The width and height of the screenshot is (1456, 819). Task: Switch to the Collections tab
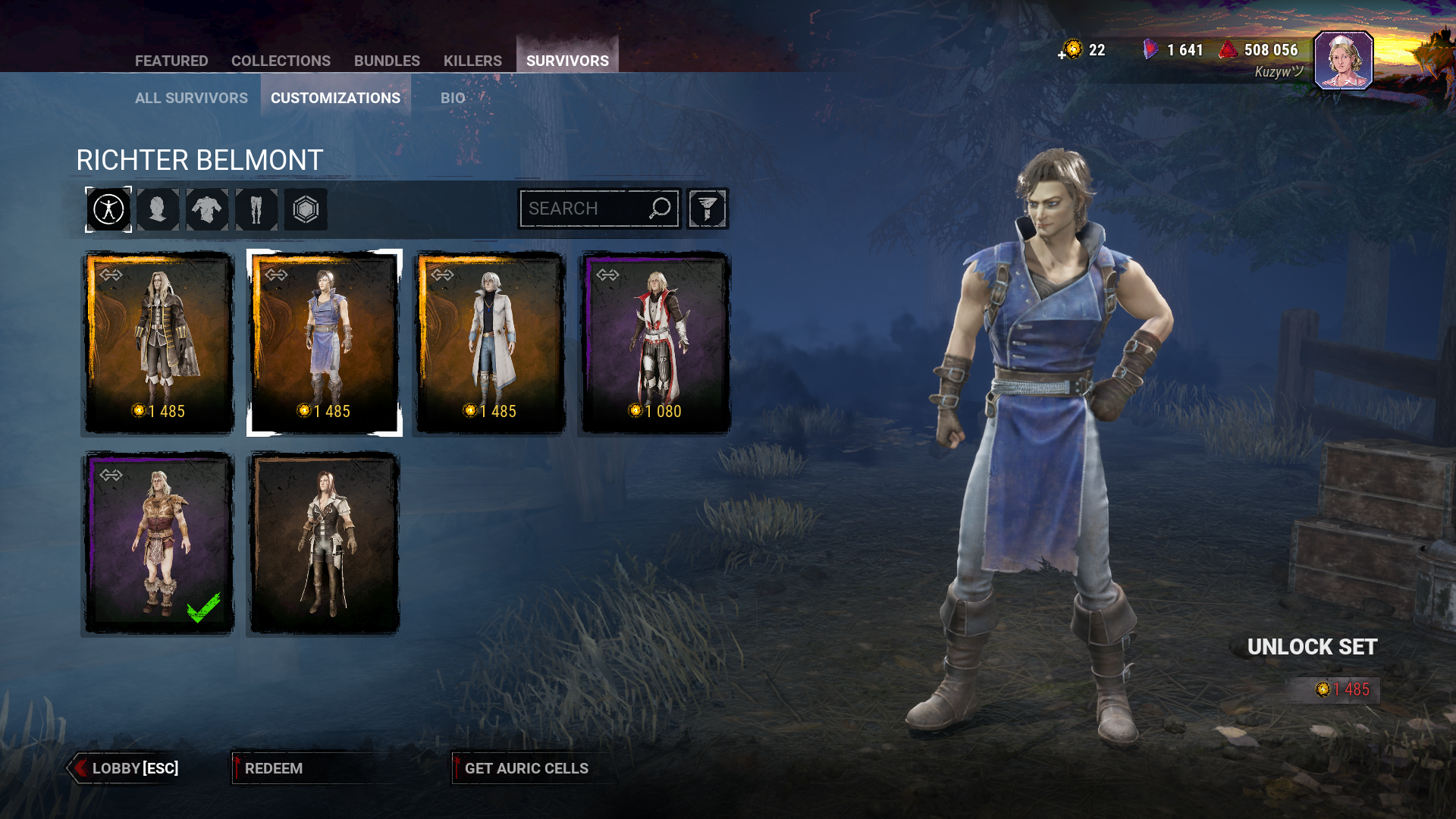281,61
